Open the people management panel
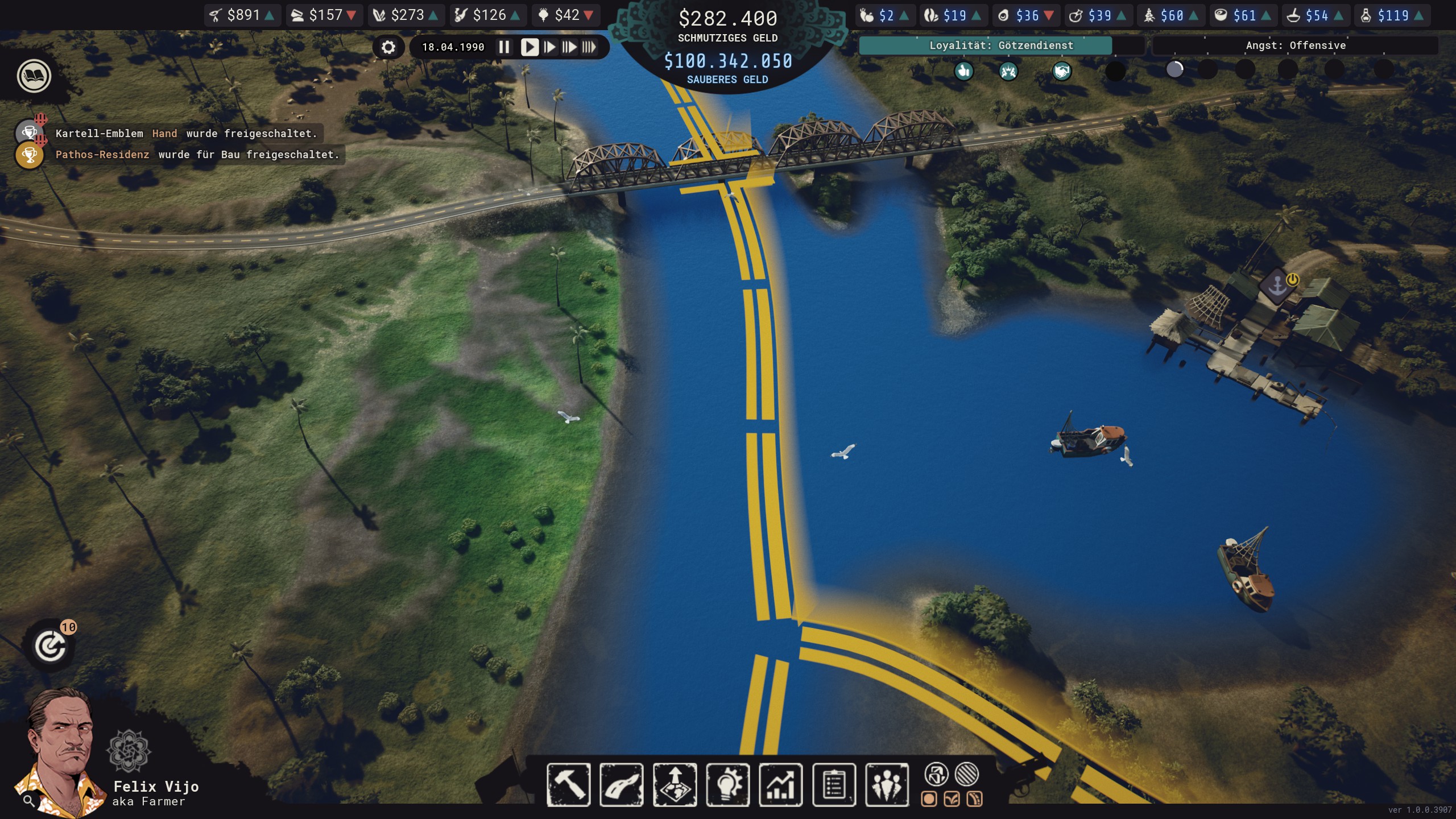 pyautogui.click(x=887, y=785)
